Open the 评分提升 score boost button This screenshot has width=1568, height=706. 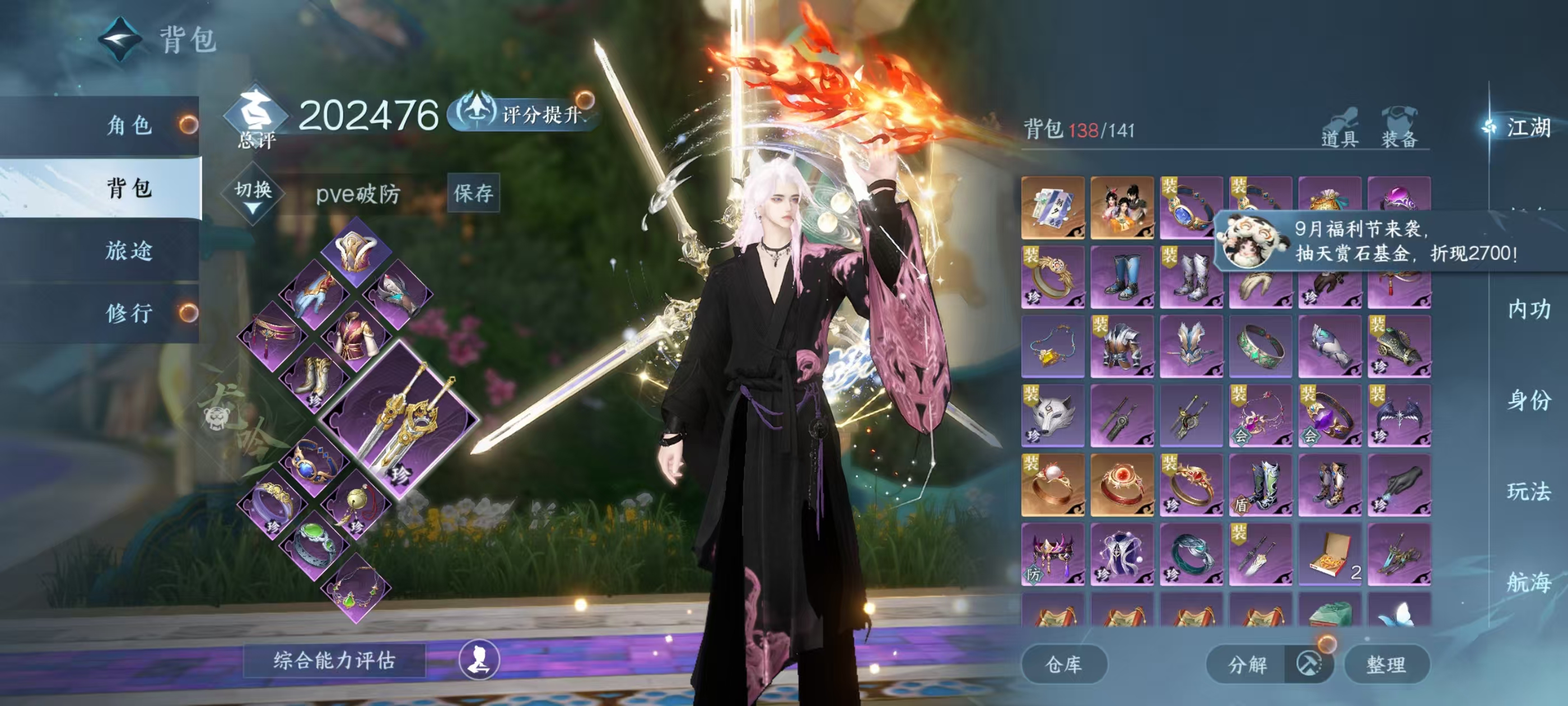click(525, 113)
